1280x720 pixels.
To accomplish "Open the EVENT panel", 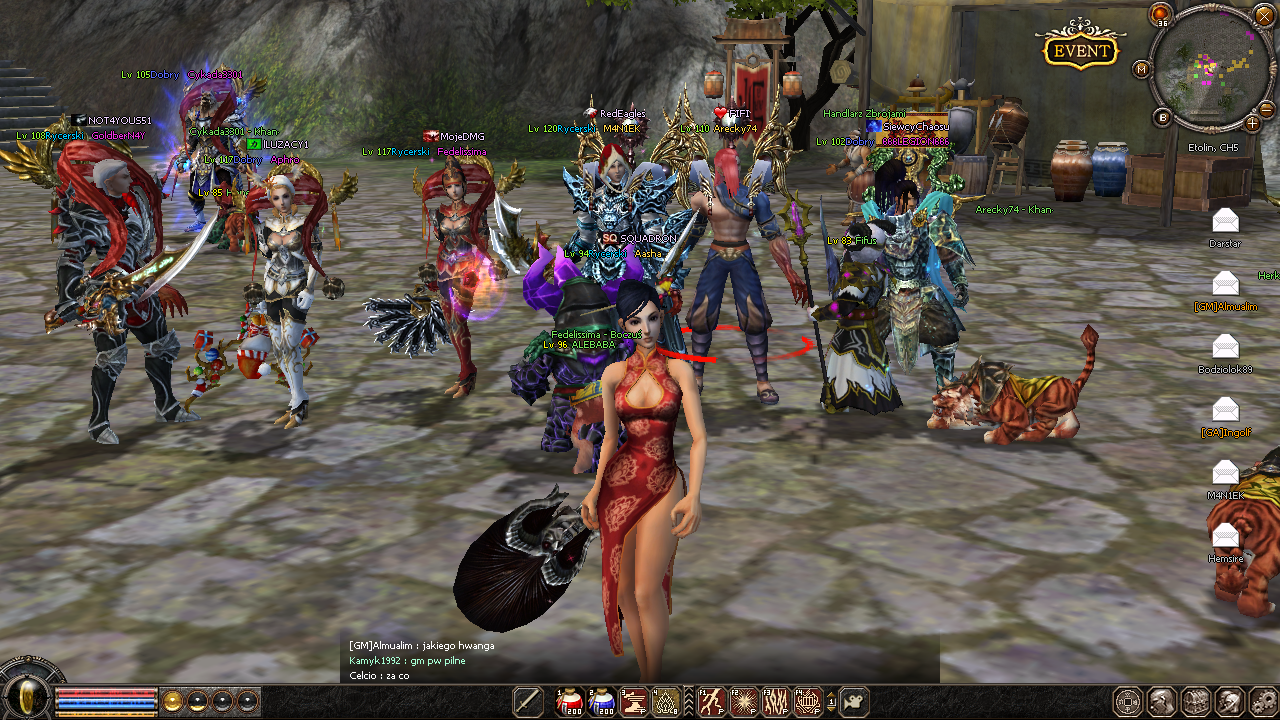I will (1081, 50).
